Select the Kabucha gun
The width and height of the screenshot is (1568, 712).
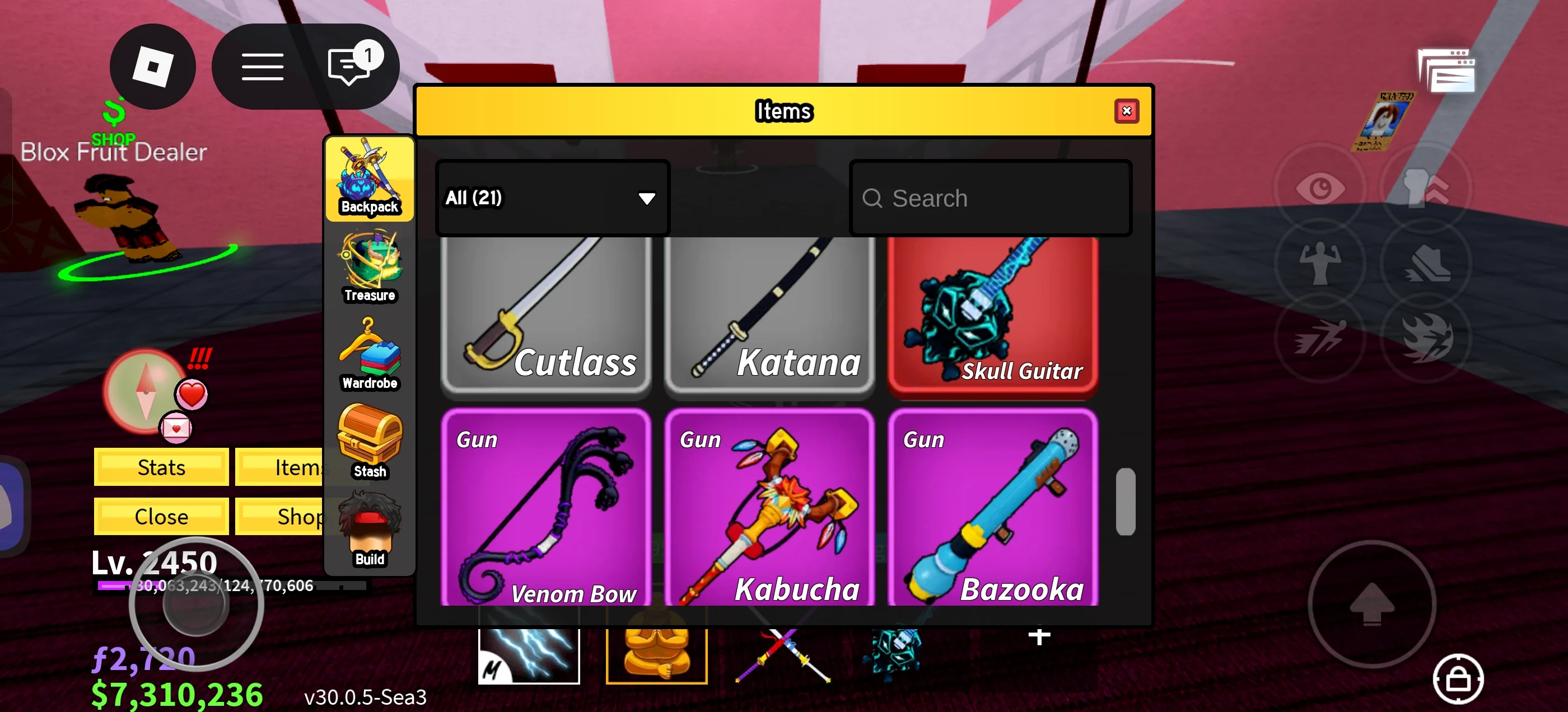pyautogui.click(x=769, y=508)
